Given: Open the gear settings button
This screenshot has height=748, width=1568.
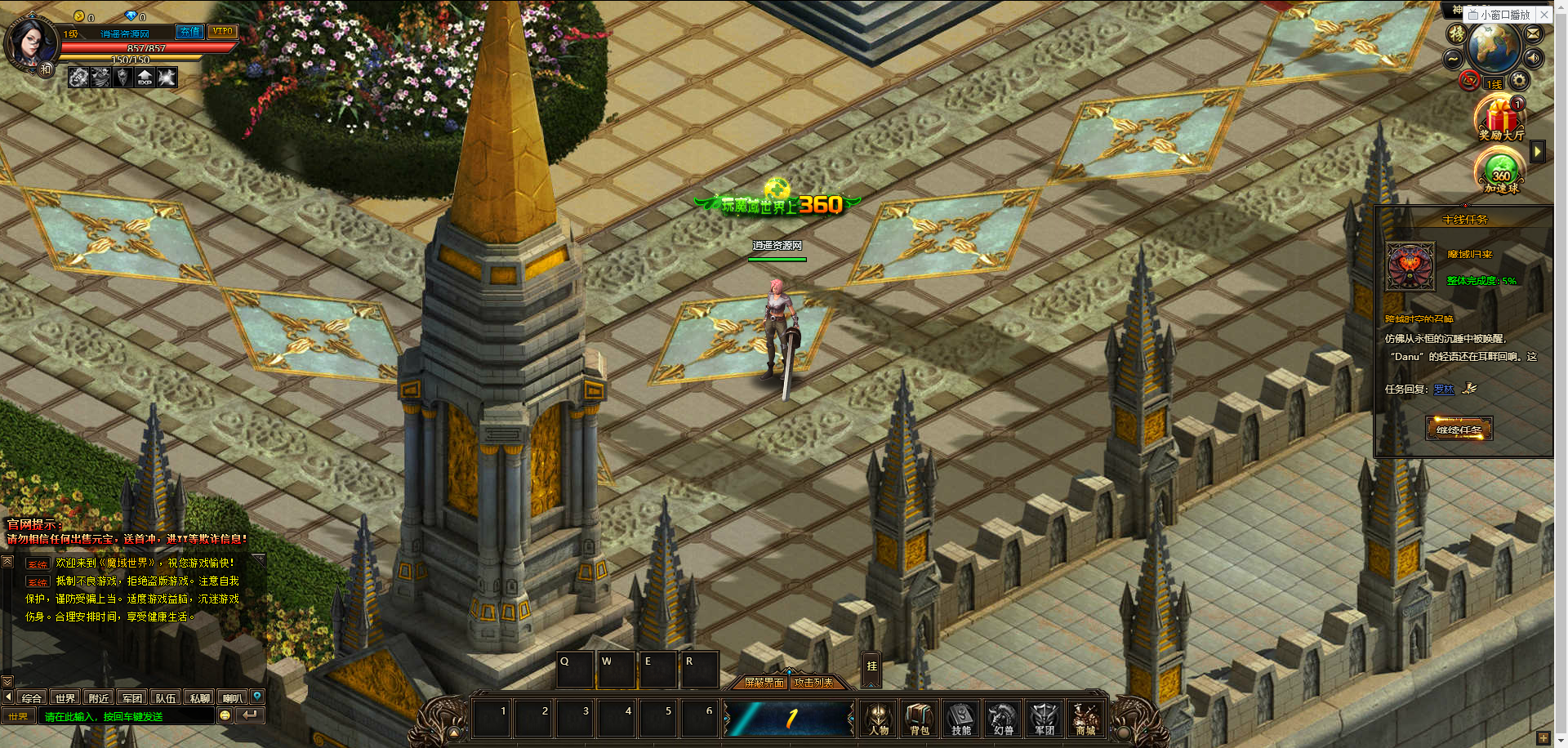Looking at the screenshot, I should click(x=1519, y=80).
